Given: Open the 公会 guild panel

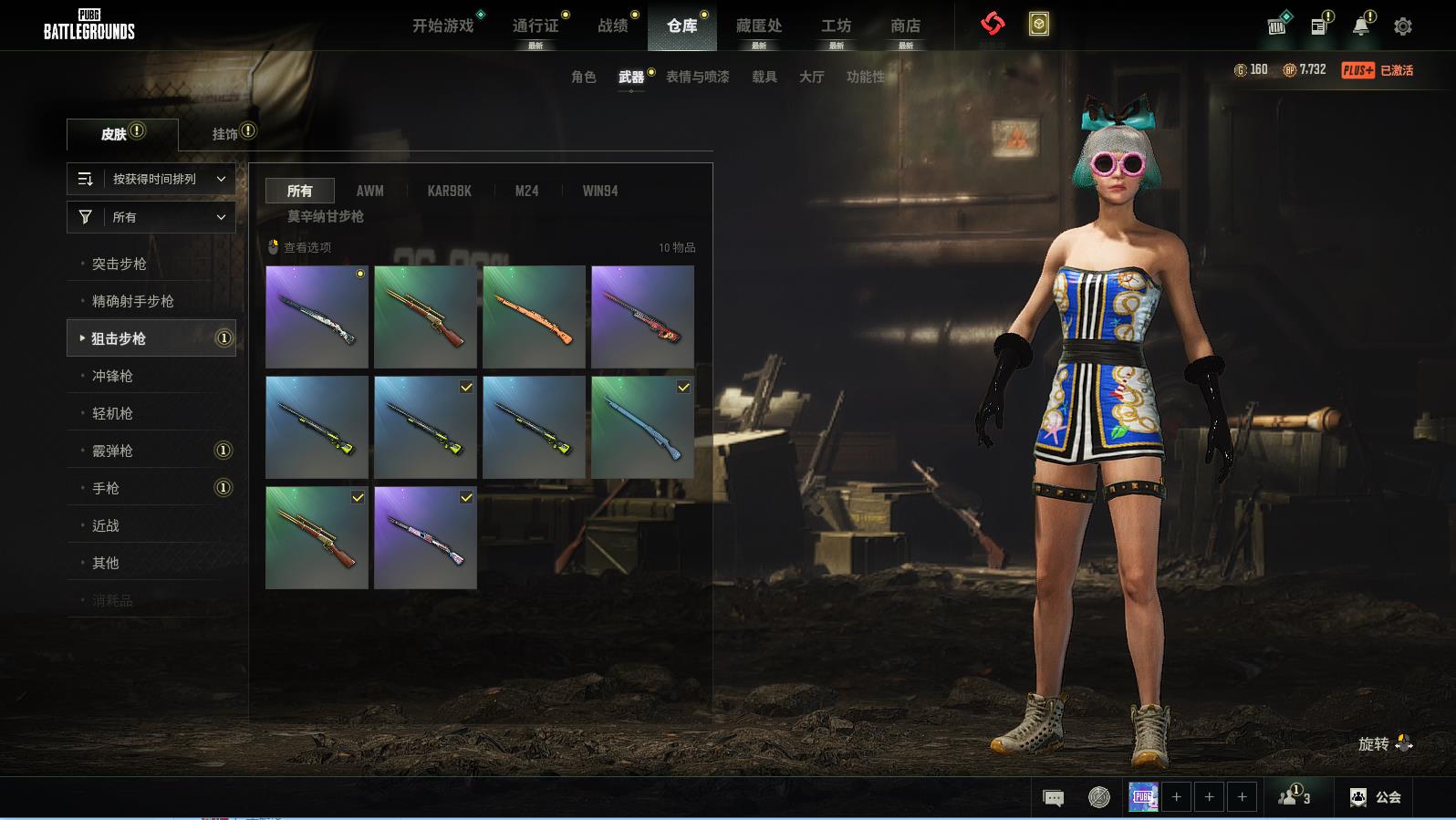Looking at the screenshot, I should (1376, 797).
